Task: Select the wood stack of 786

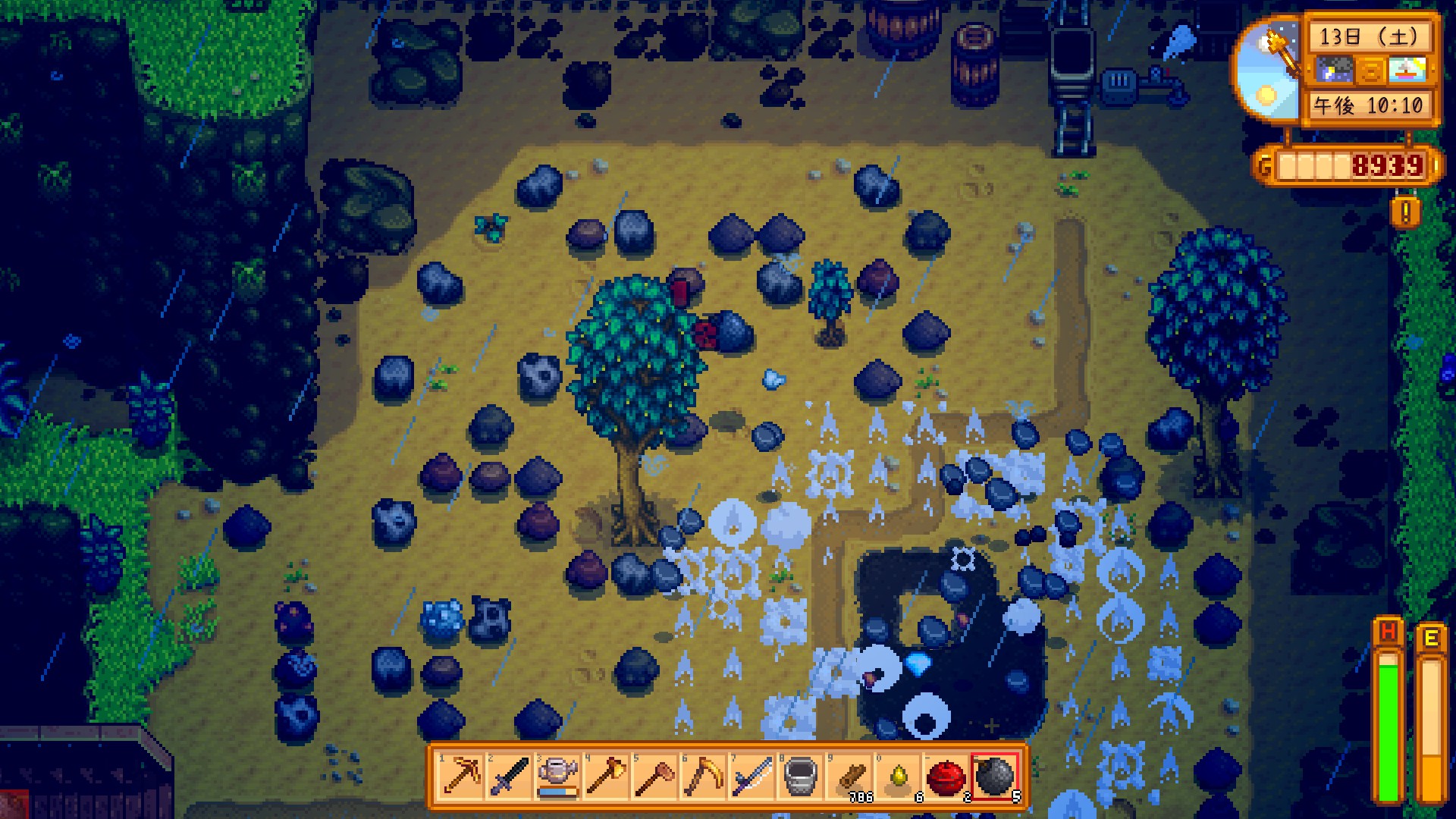Action: [x=849, y=777]
